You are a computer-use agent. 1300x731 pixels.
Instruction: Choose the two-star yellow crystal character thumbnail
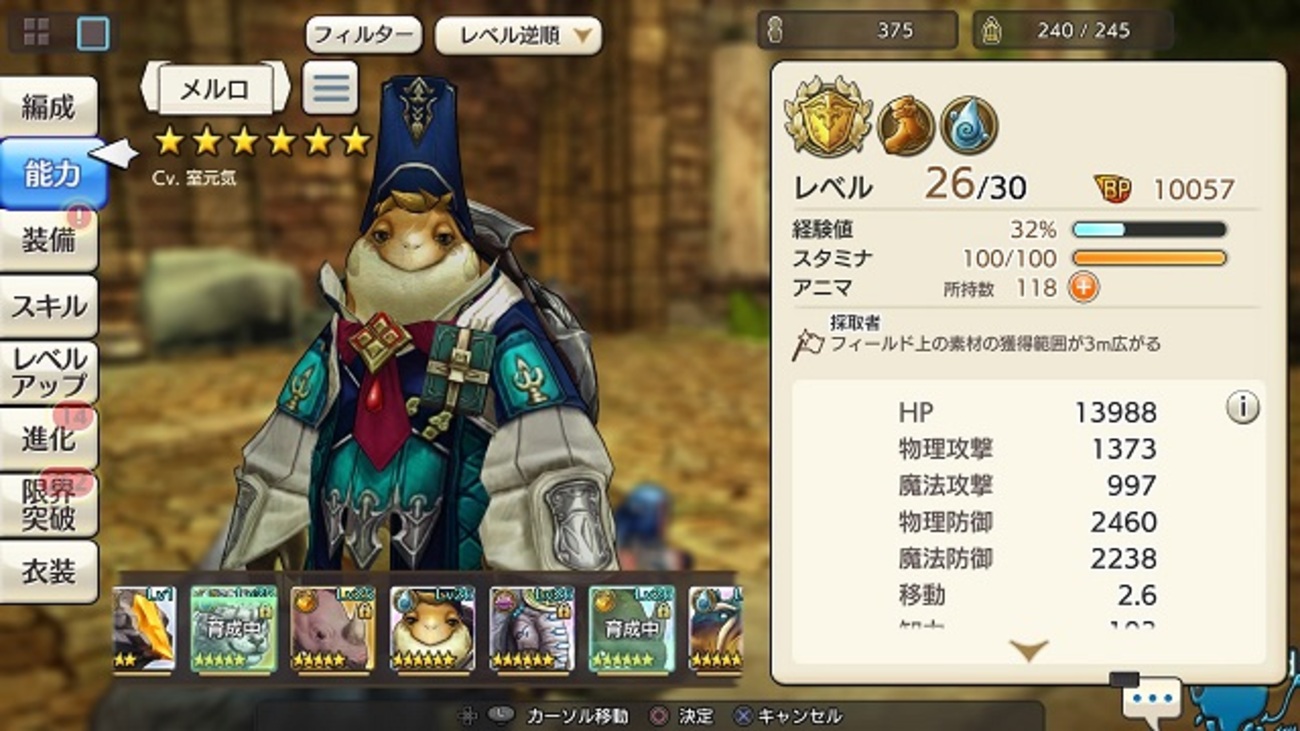pyautogui.click(x=146, y=628)
